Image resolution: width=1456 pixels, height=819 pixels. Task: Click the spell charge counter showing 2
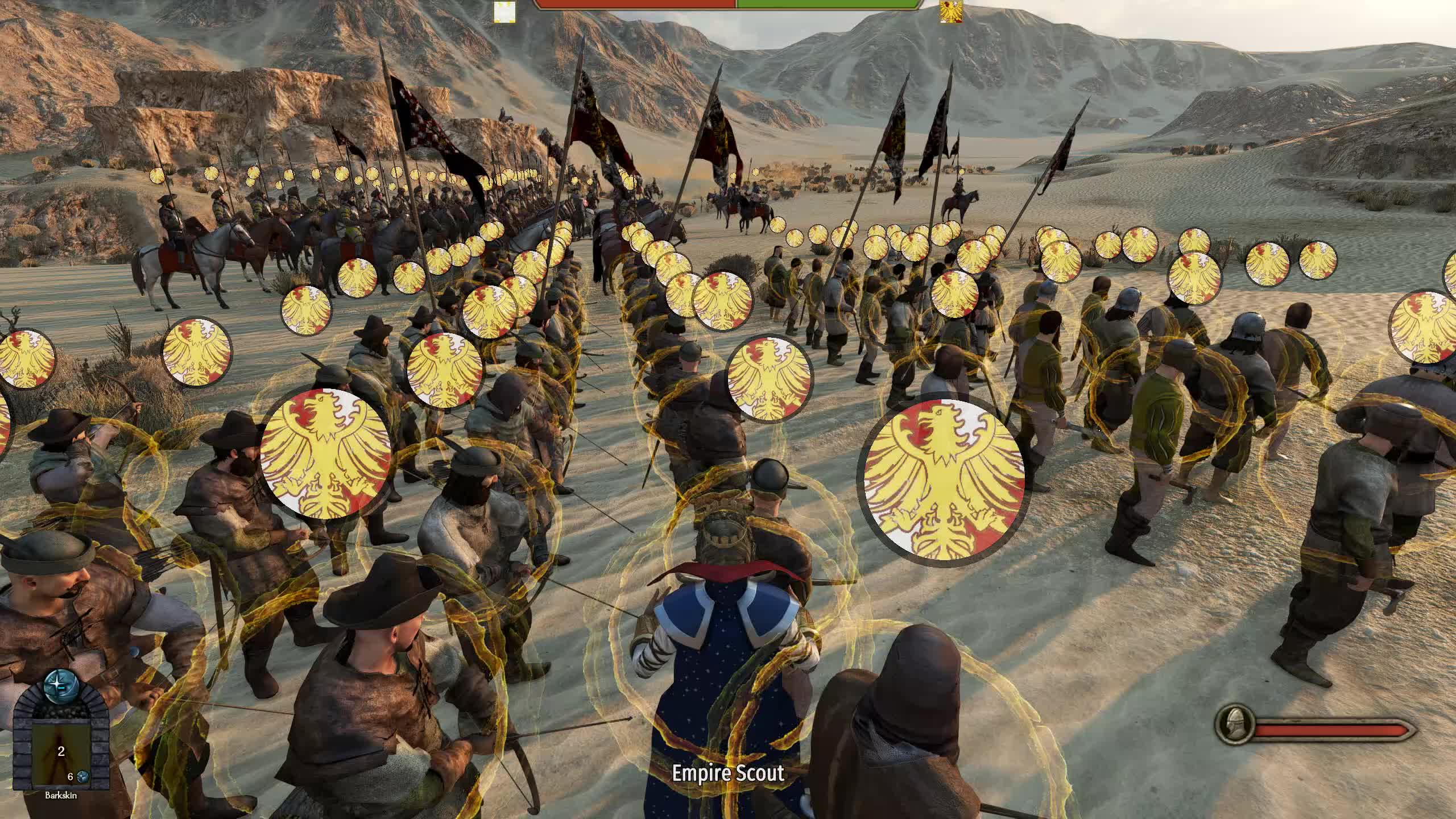coord(60,752)
